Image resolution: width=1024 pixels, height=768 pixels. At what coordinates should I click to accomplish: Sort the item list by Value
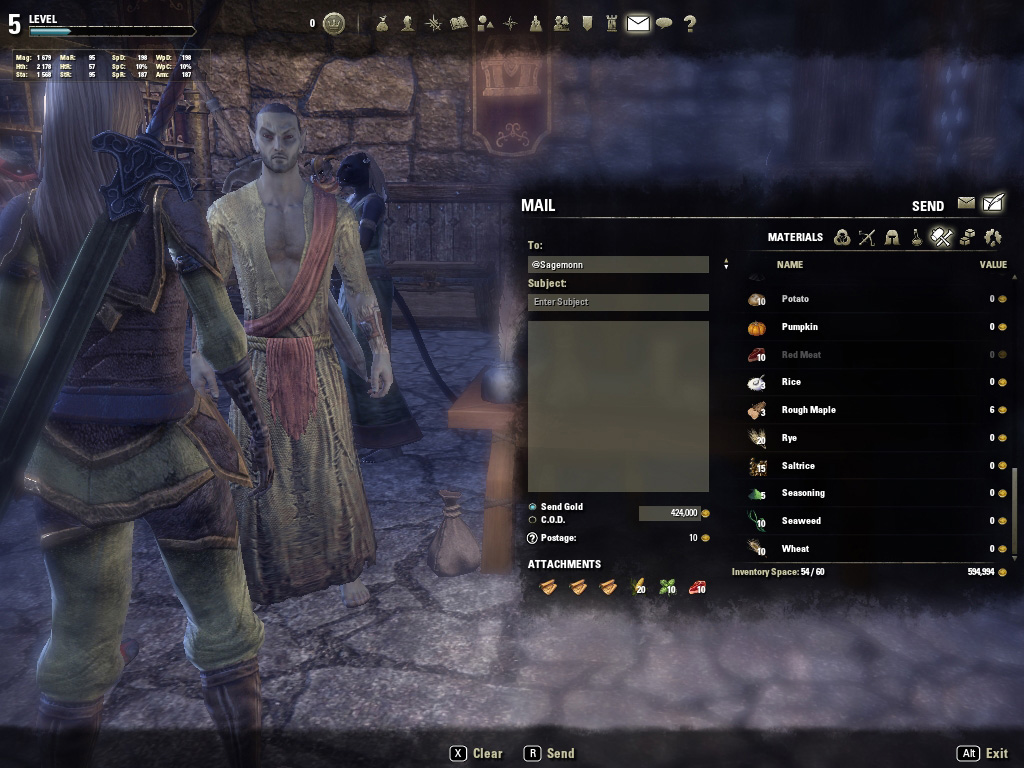point(992,265)
